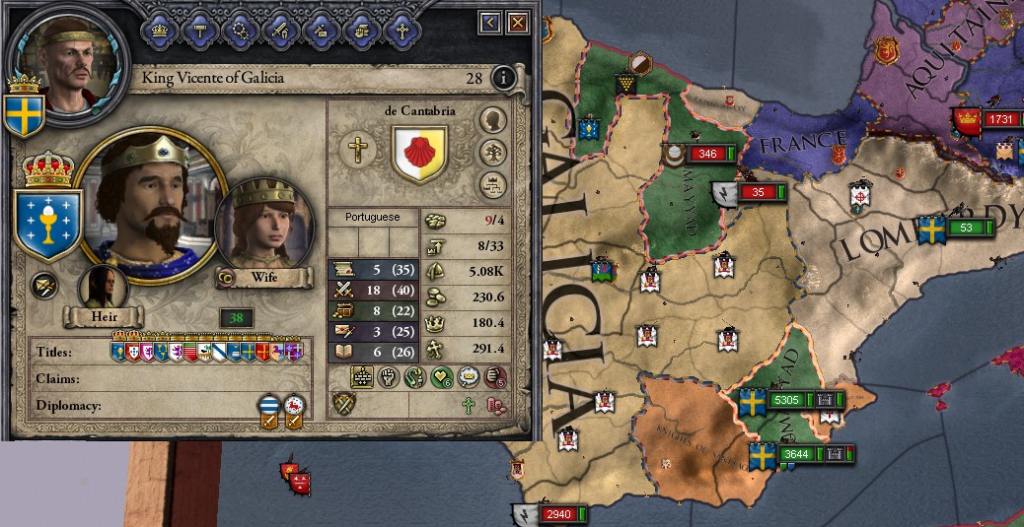Open the cross religion tab
This screenshot has width=1024, height=527.
click(402, 30)
